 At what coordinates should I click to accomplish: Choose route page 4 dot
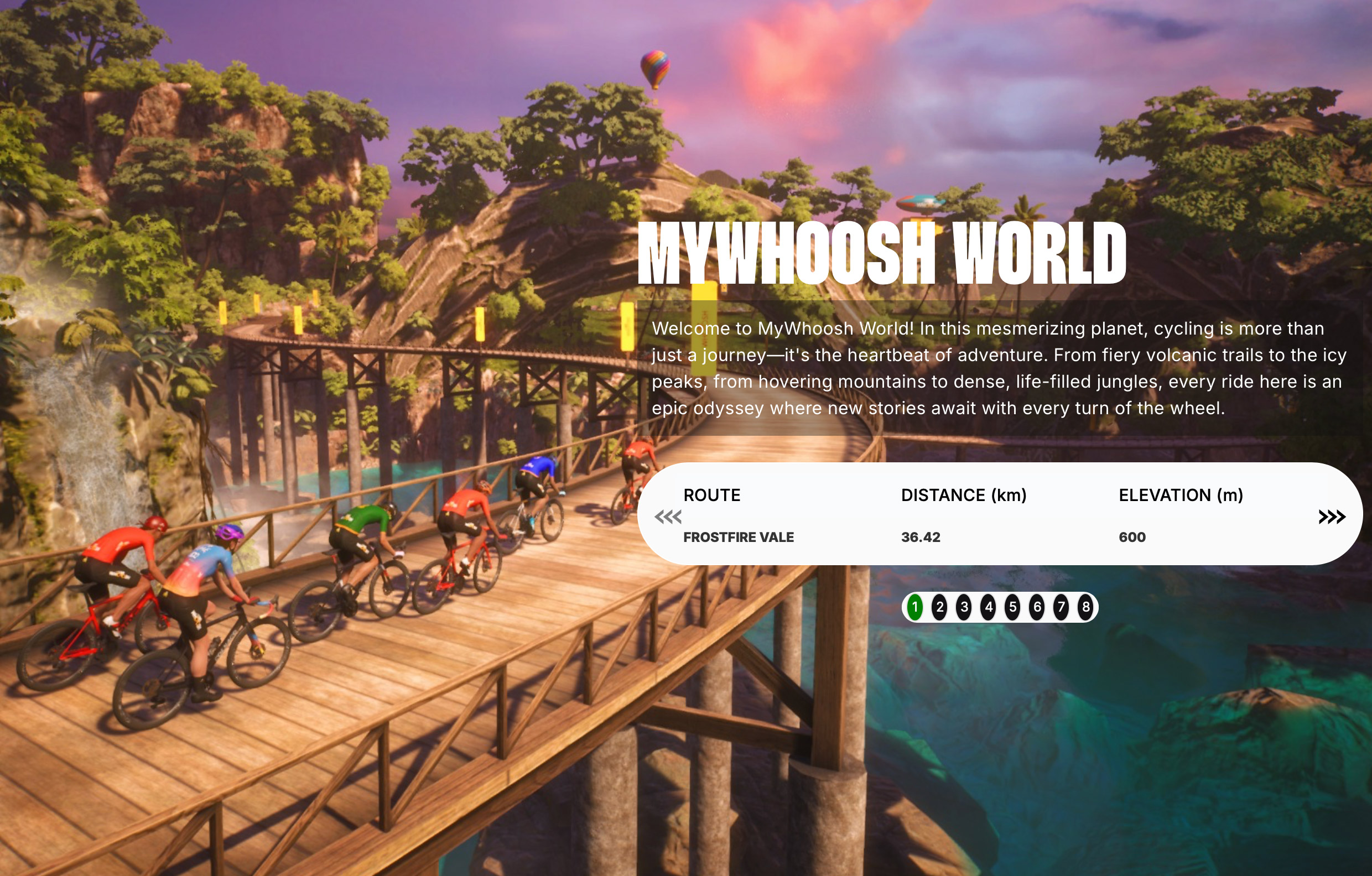[989, 607]
